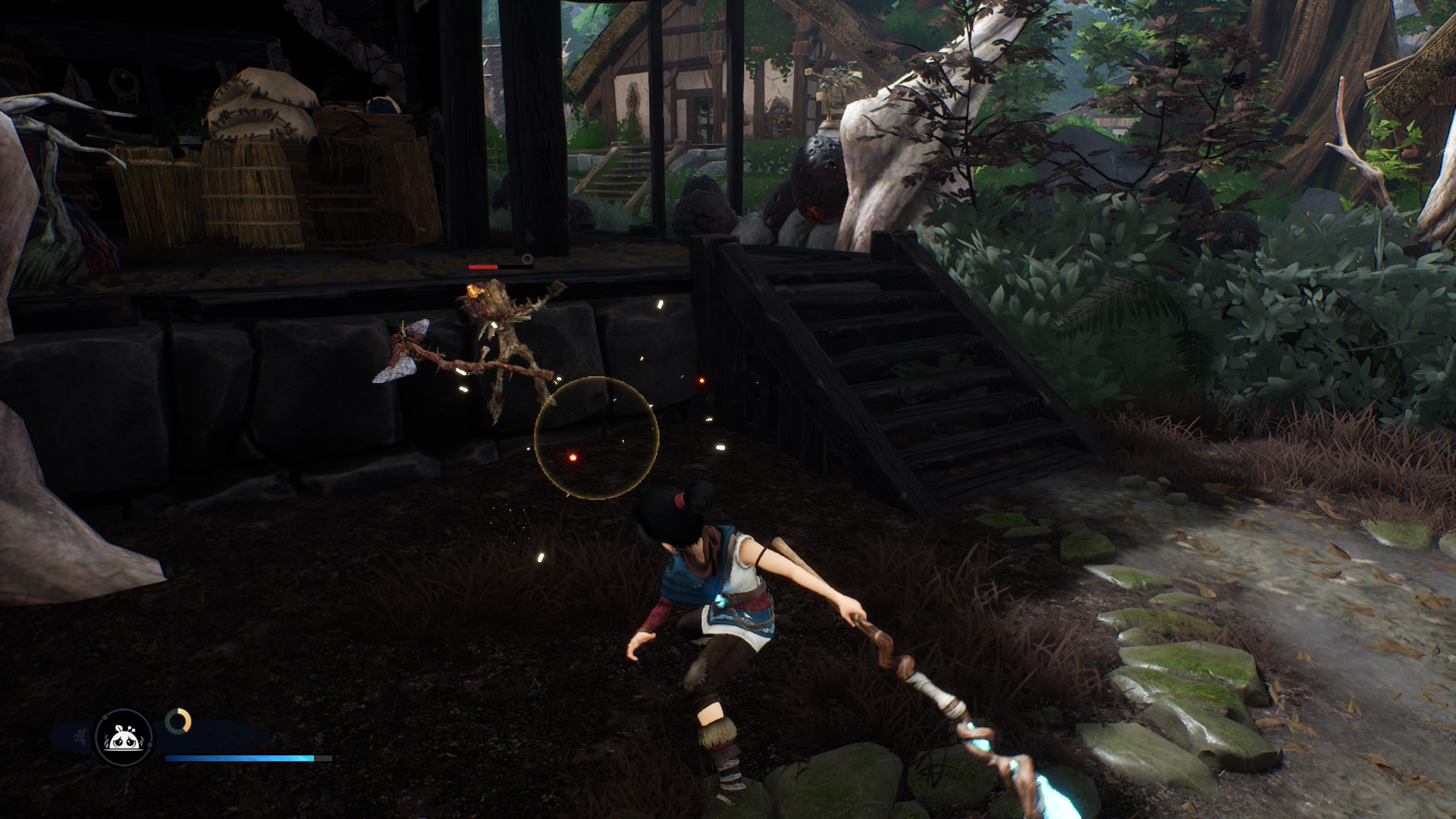Click the faint crystal currency icon
Viewport: 1456px width, 819px height.
79,736
